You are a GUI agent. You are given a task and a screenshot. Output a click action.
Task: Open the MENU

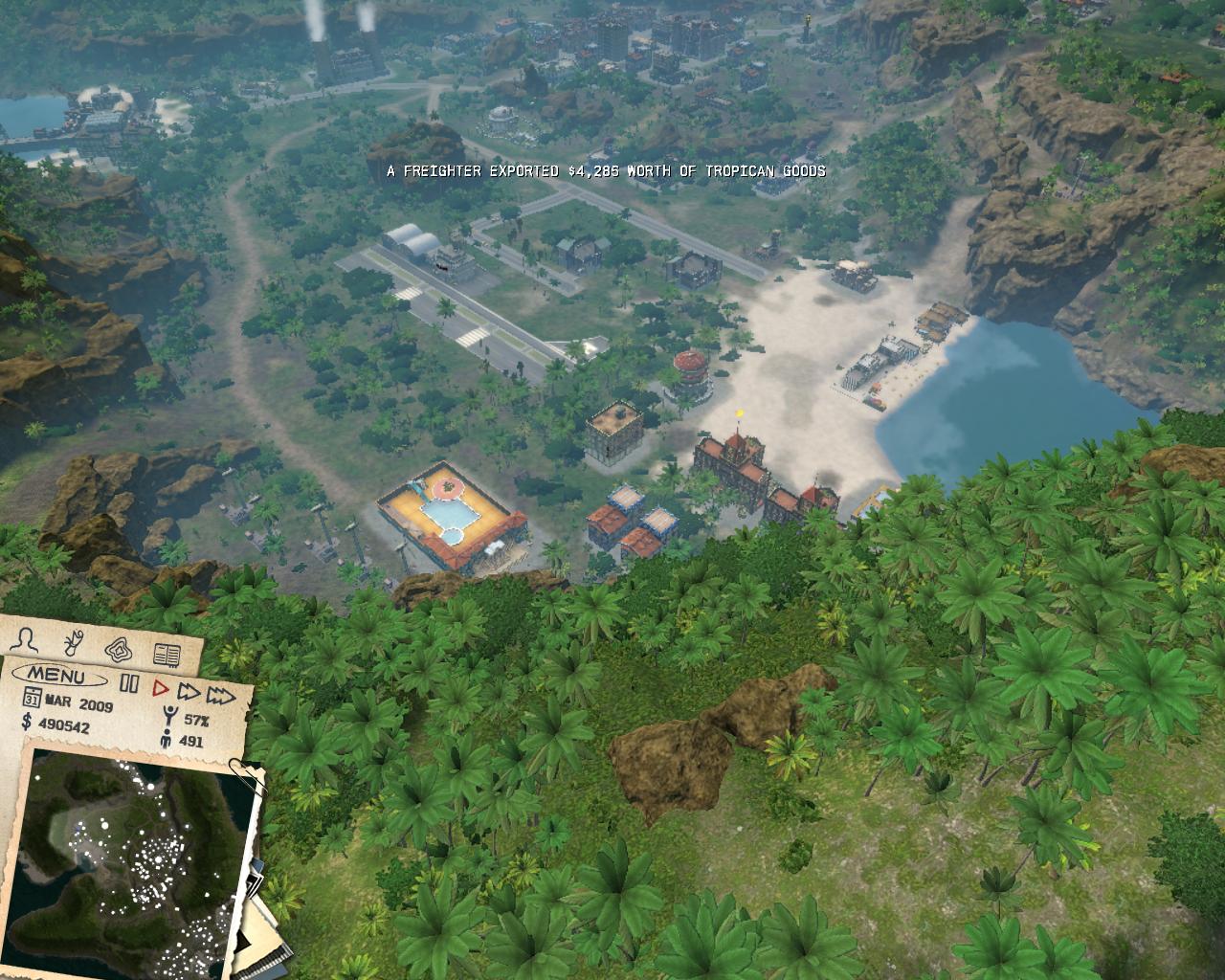pos(58,676)
